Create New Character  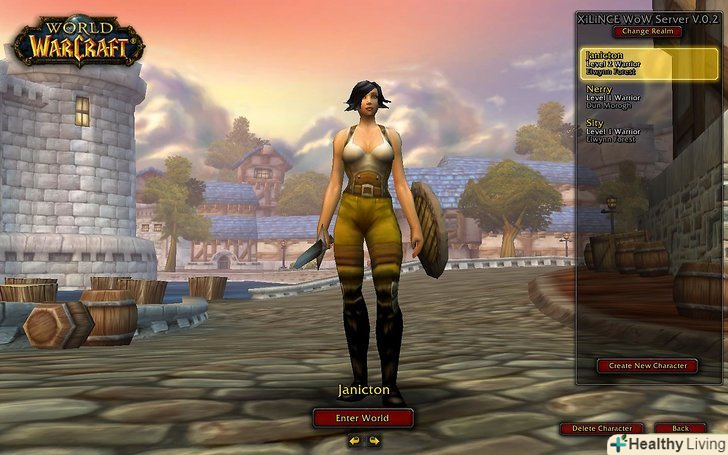647,366
